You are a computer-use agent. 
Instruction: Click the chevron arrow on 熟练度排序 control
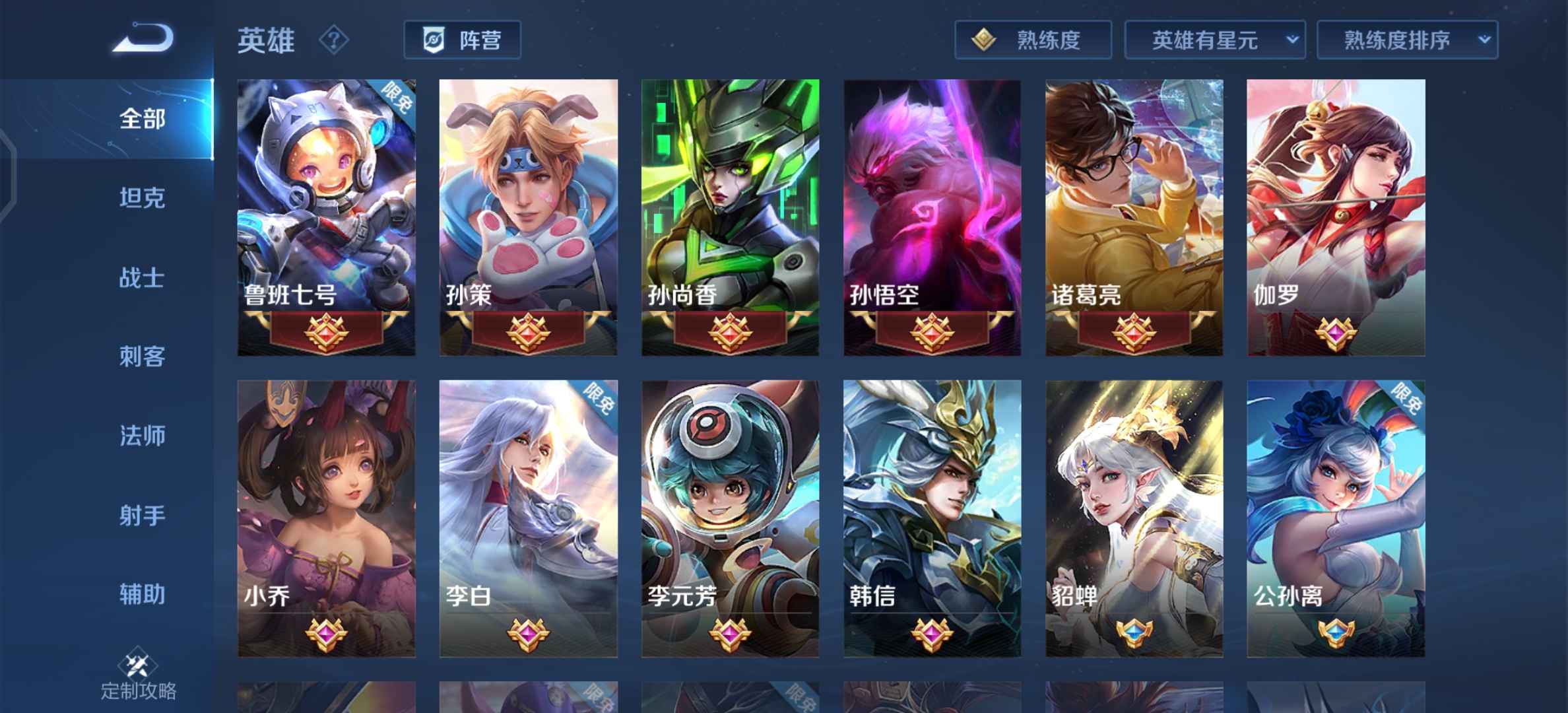click(x=1485, y=40)
